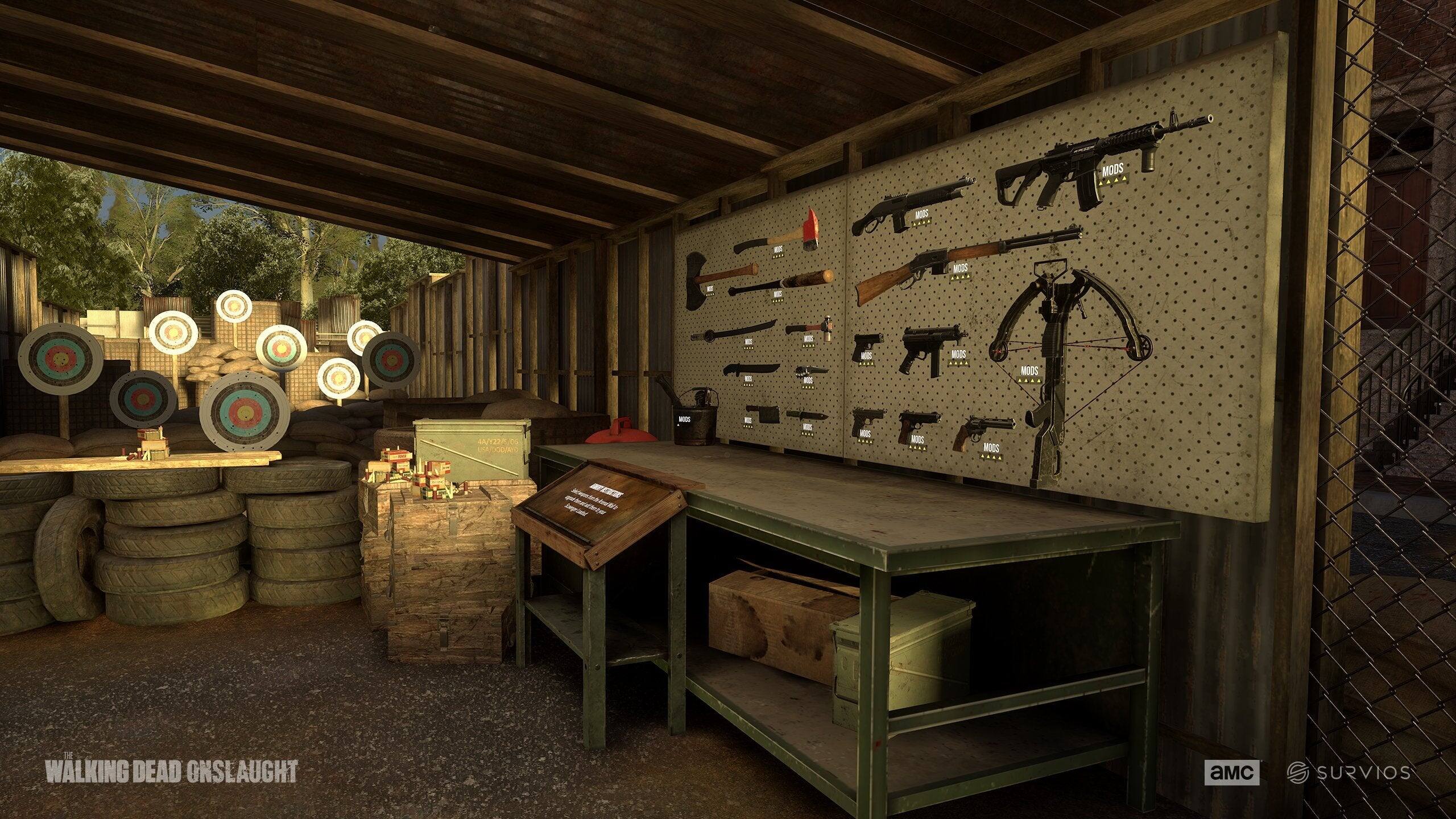The image size is (1456, 819).
Task: Open the MODS label beside the crossbow
Action: point(1029,371)
